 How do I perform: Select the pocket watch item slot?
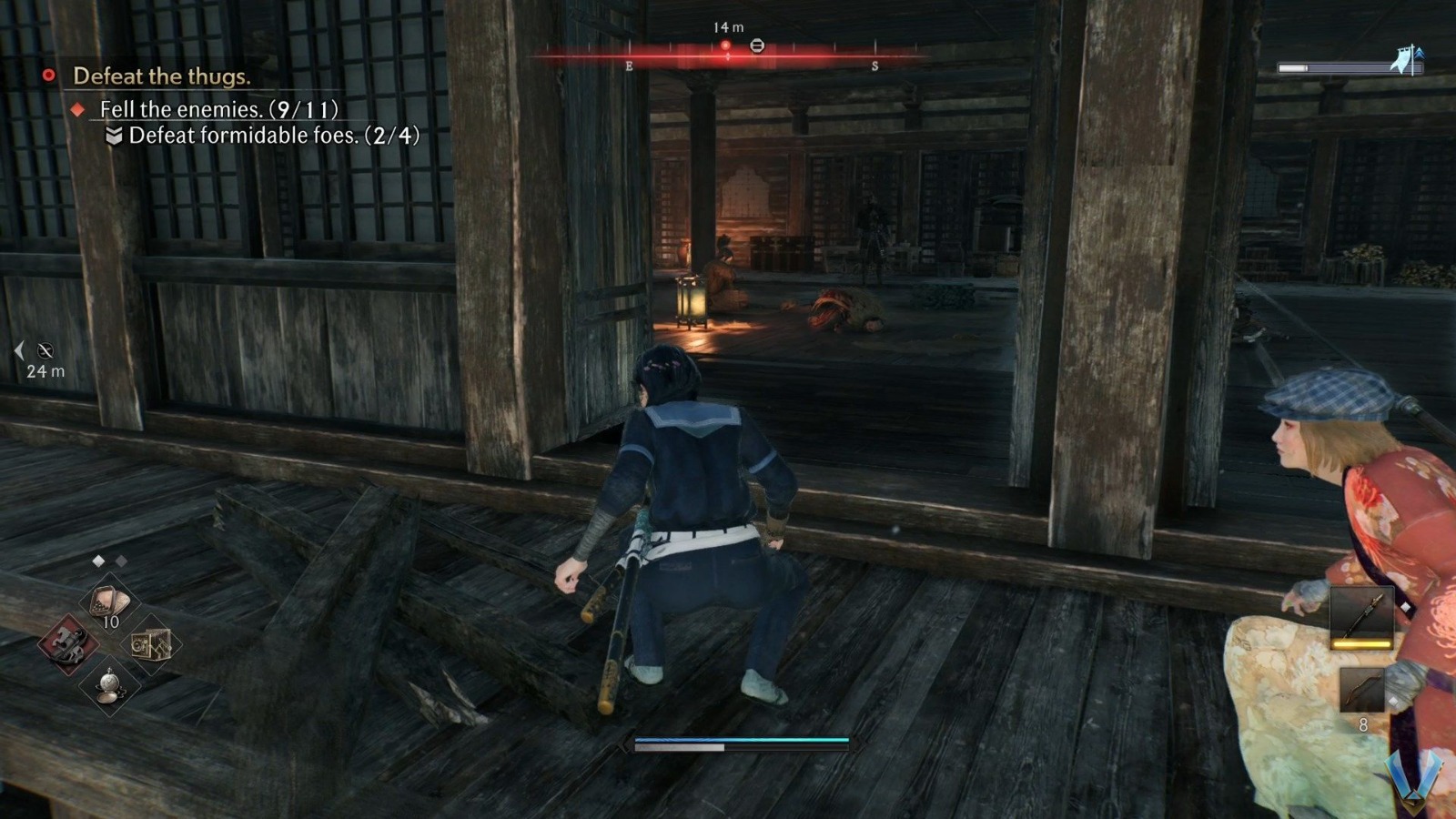(110, 685)
